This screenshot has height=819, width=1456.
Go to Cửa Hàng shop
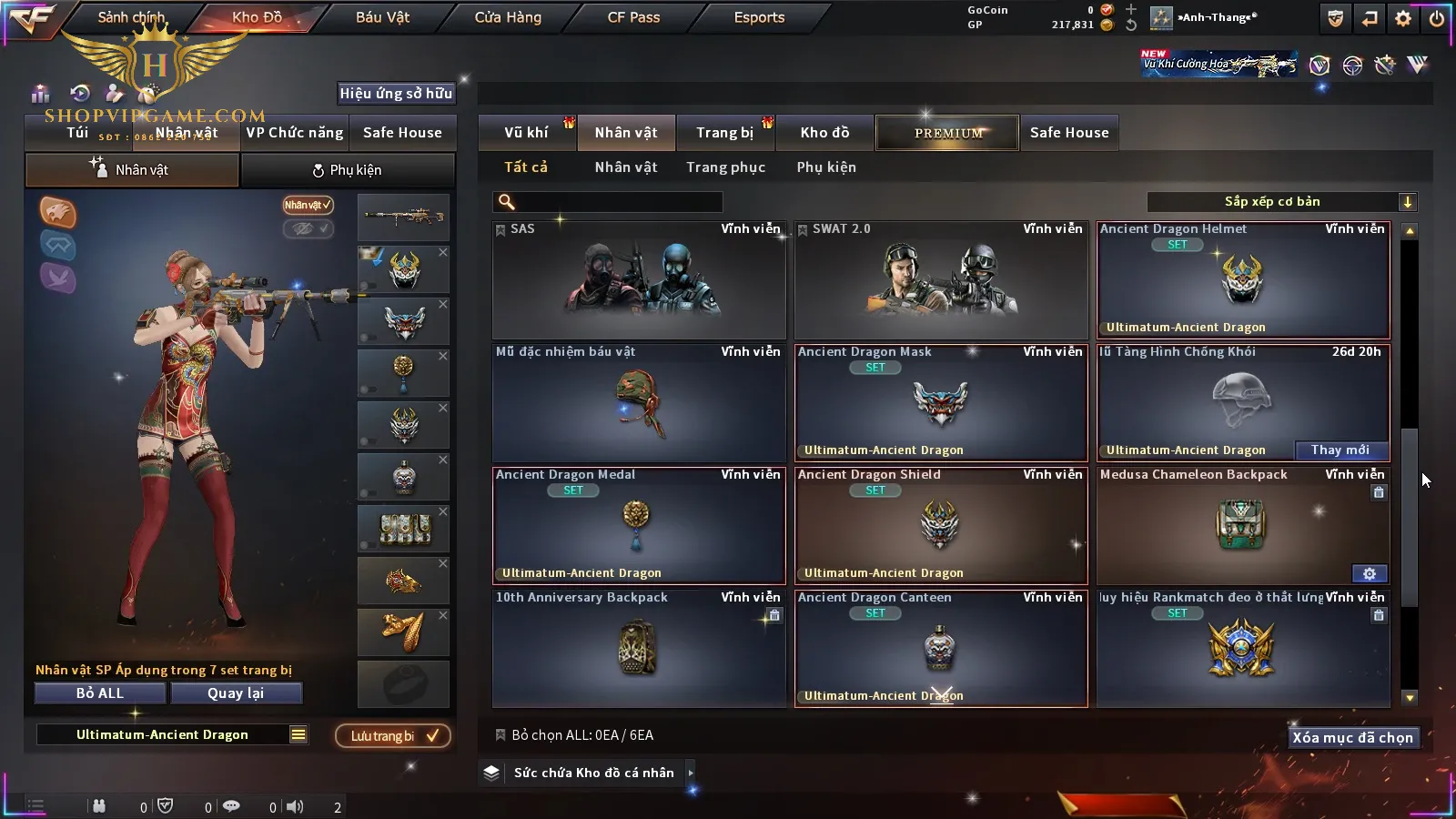tap(508, 17)
